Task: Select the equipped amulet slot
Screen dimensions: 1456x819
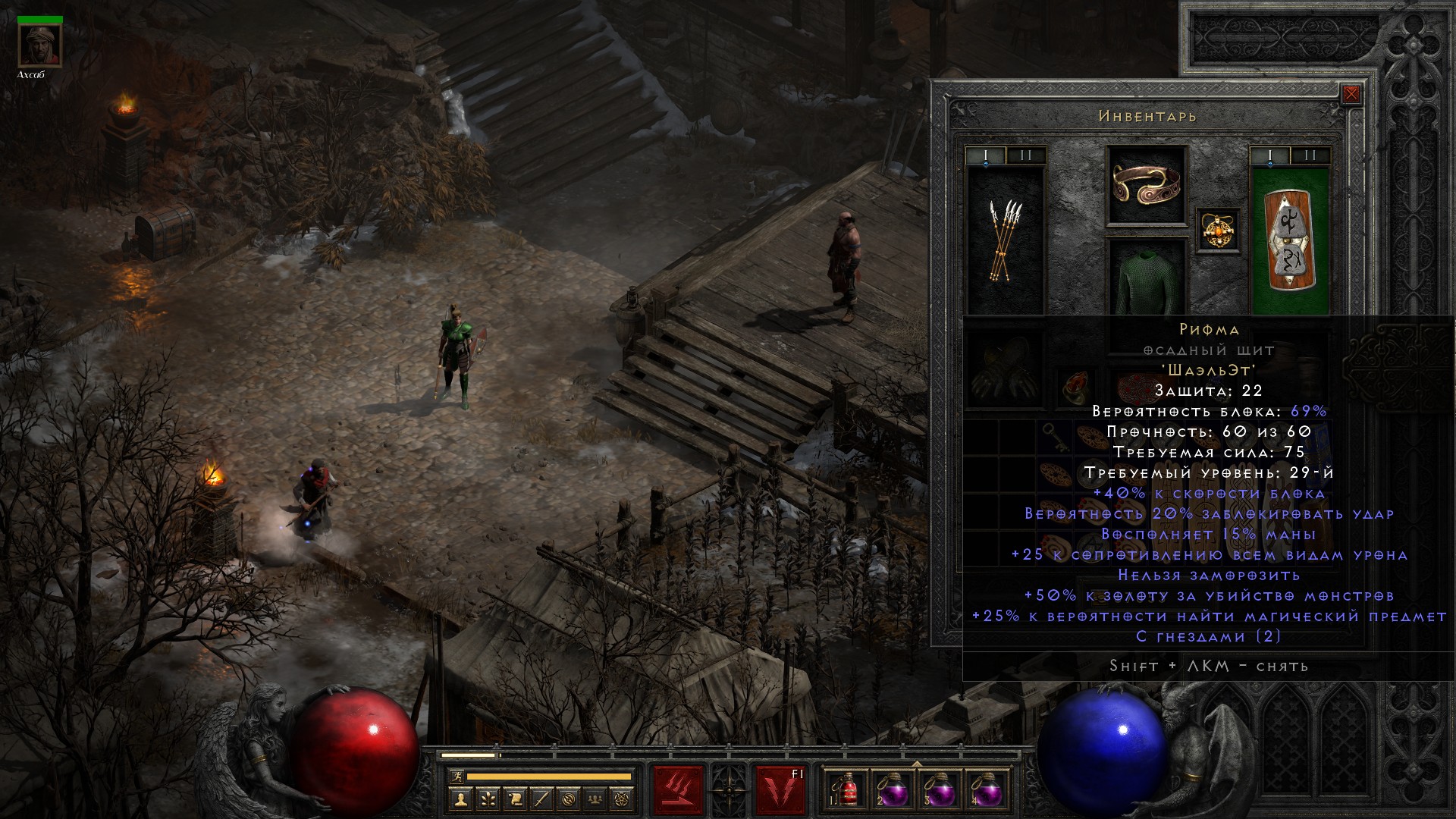Action: click(x=1219, y=230)
